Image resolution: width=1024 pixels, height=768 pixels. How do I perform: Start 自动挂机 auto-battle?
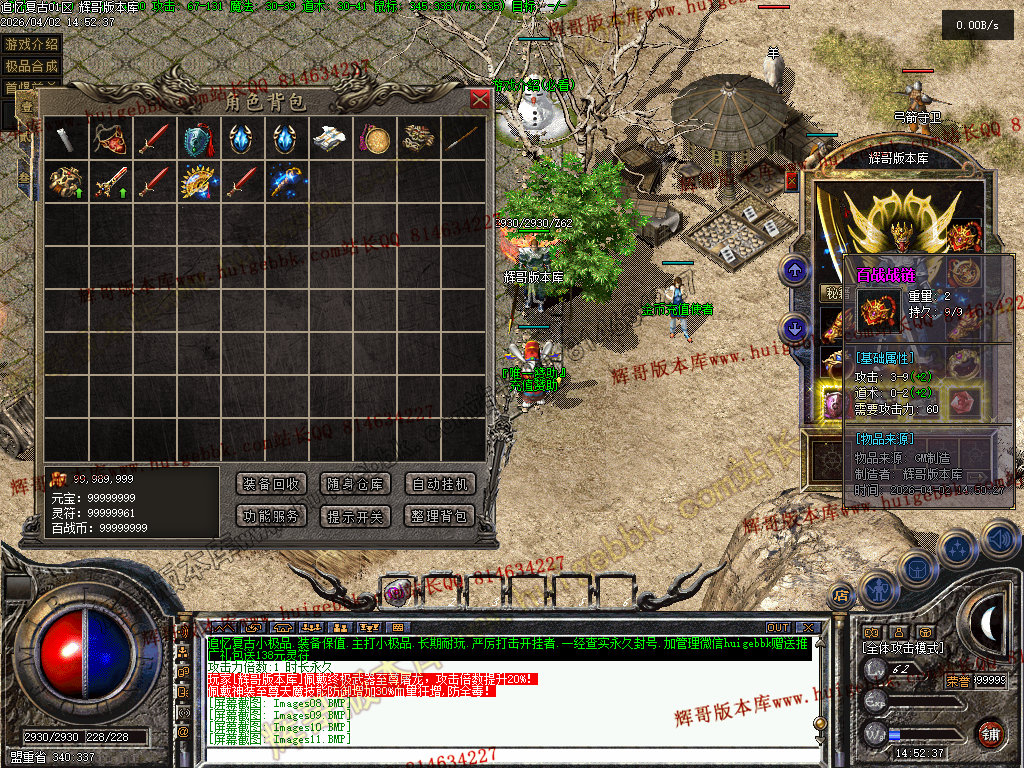coord(439,484)
